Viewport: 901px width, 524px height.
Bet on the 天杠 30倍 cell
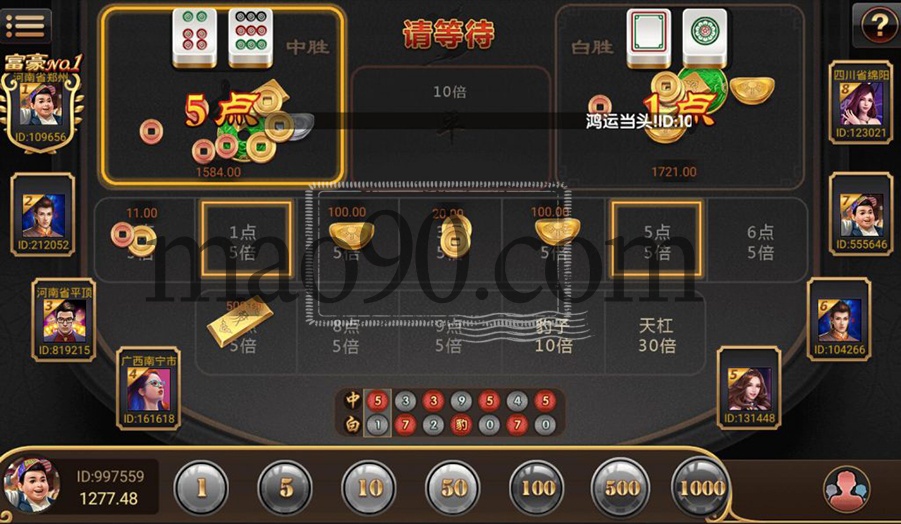coord(657,335)
